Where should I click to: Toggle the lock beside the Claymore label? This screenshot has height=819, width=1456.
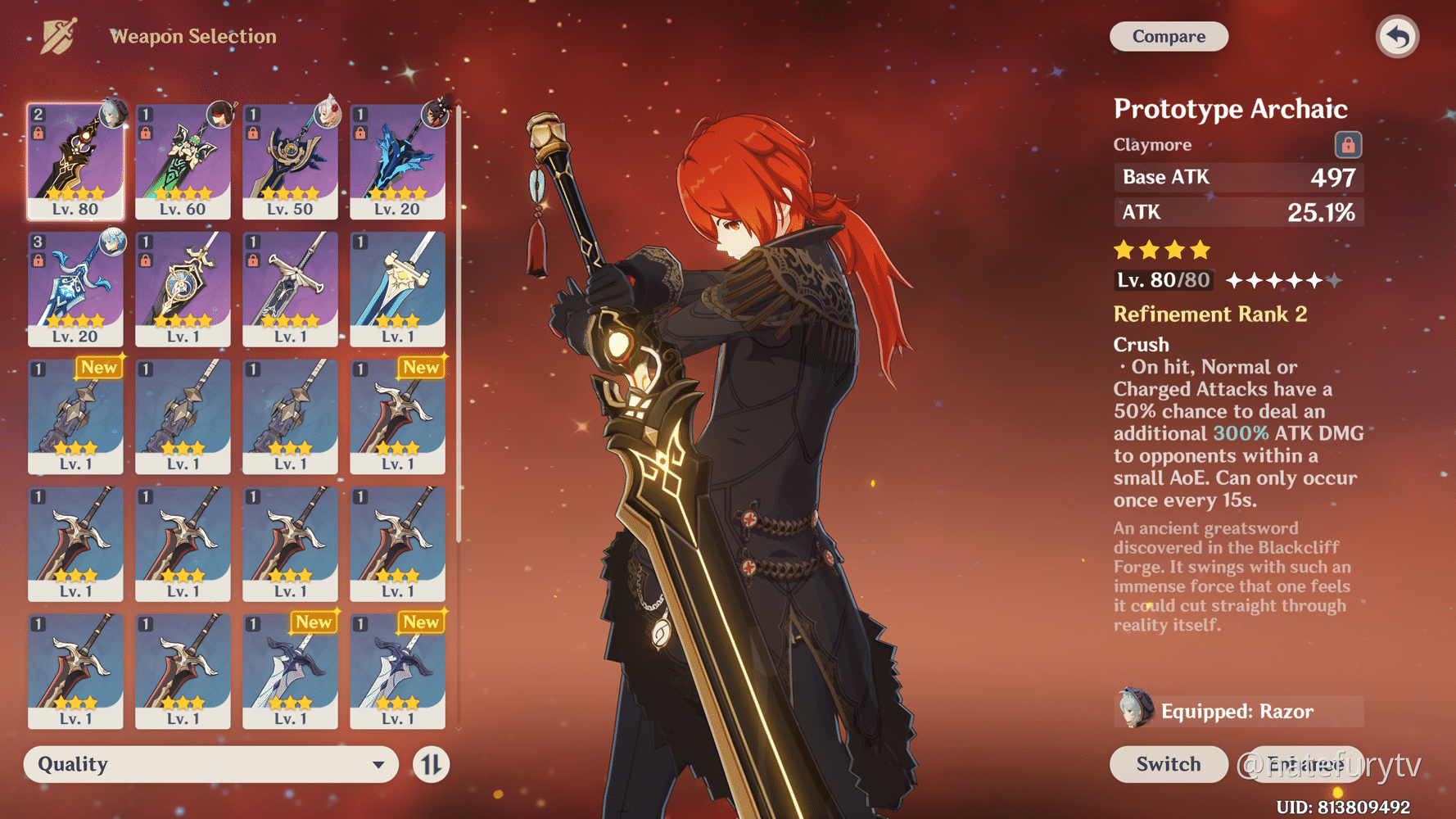[1348, 143]
